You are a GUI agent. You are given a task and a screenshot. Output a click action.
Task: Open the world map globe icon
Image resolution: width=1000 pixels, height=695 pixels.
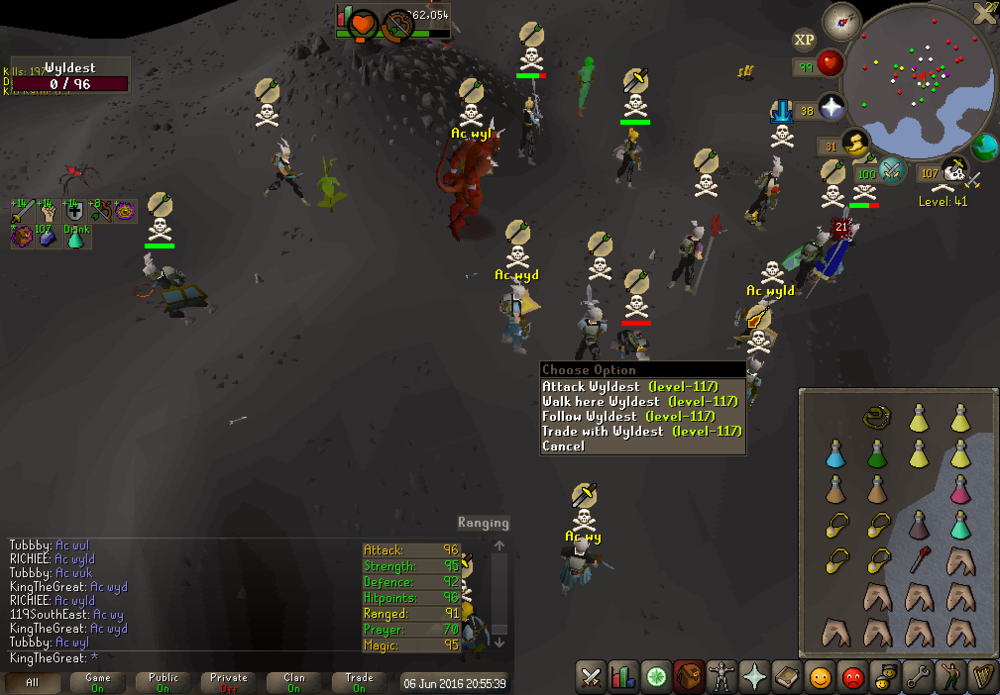(985, 147)
